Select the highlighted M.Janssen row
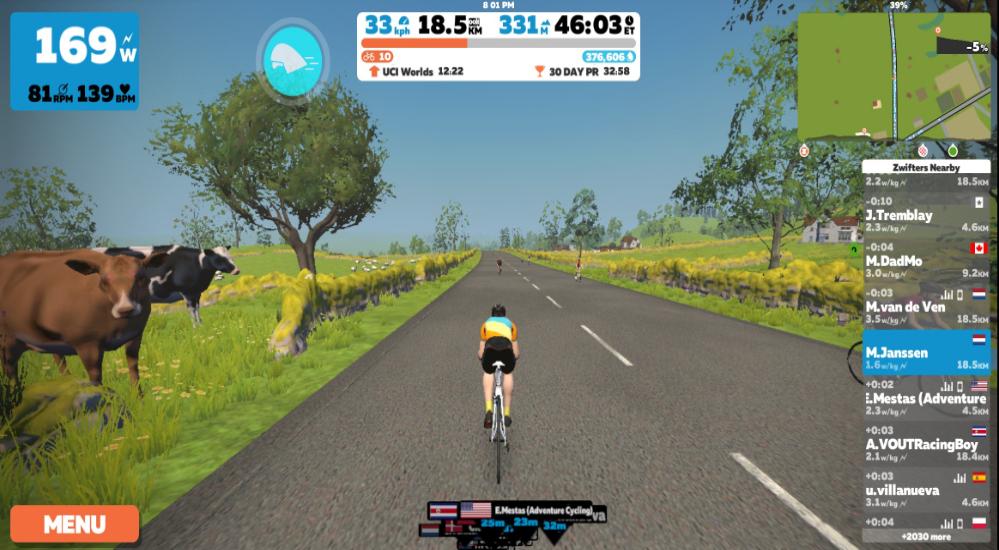 pos(925,352)
